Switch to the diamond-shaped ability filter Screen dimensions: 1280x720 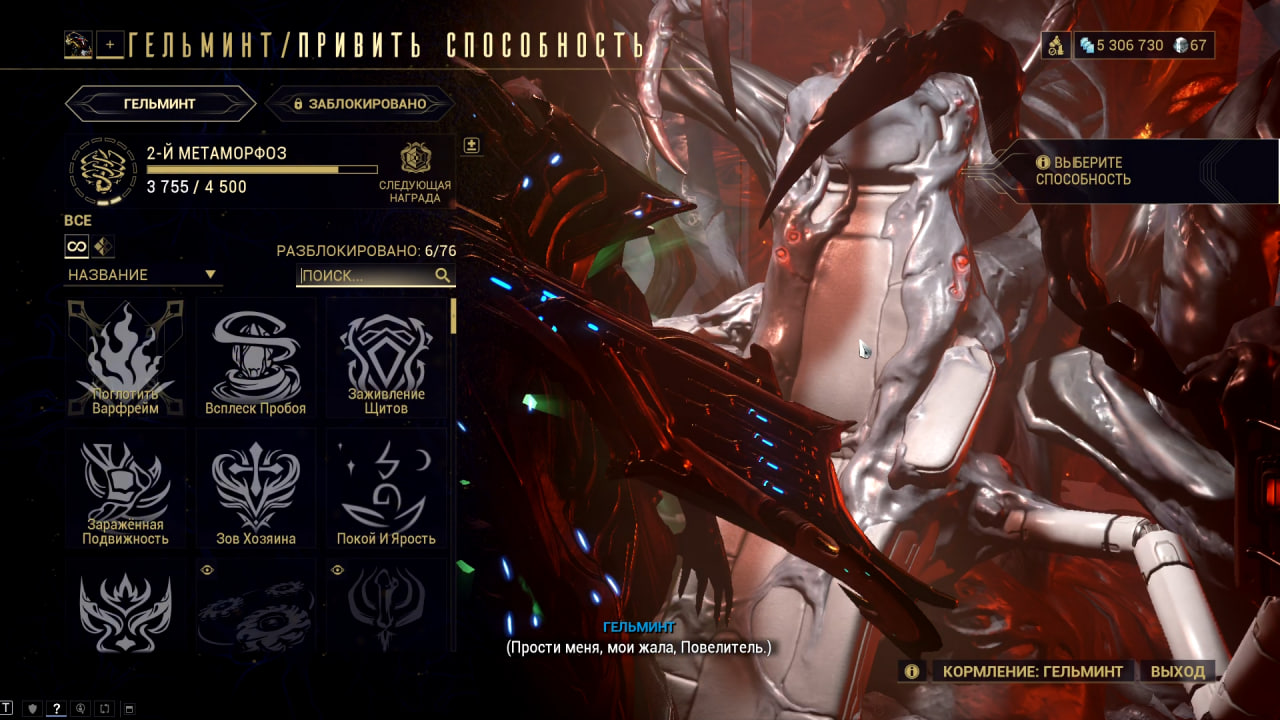click(103, 245)
